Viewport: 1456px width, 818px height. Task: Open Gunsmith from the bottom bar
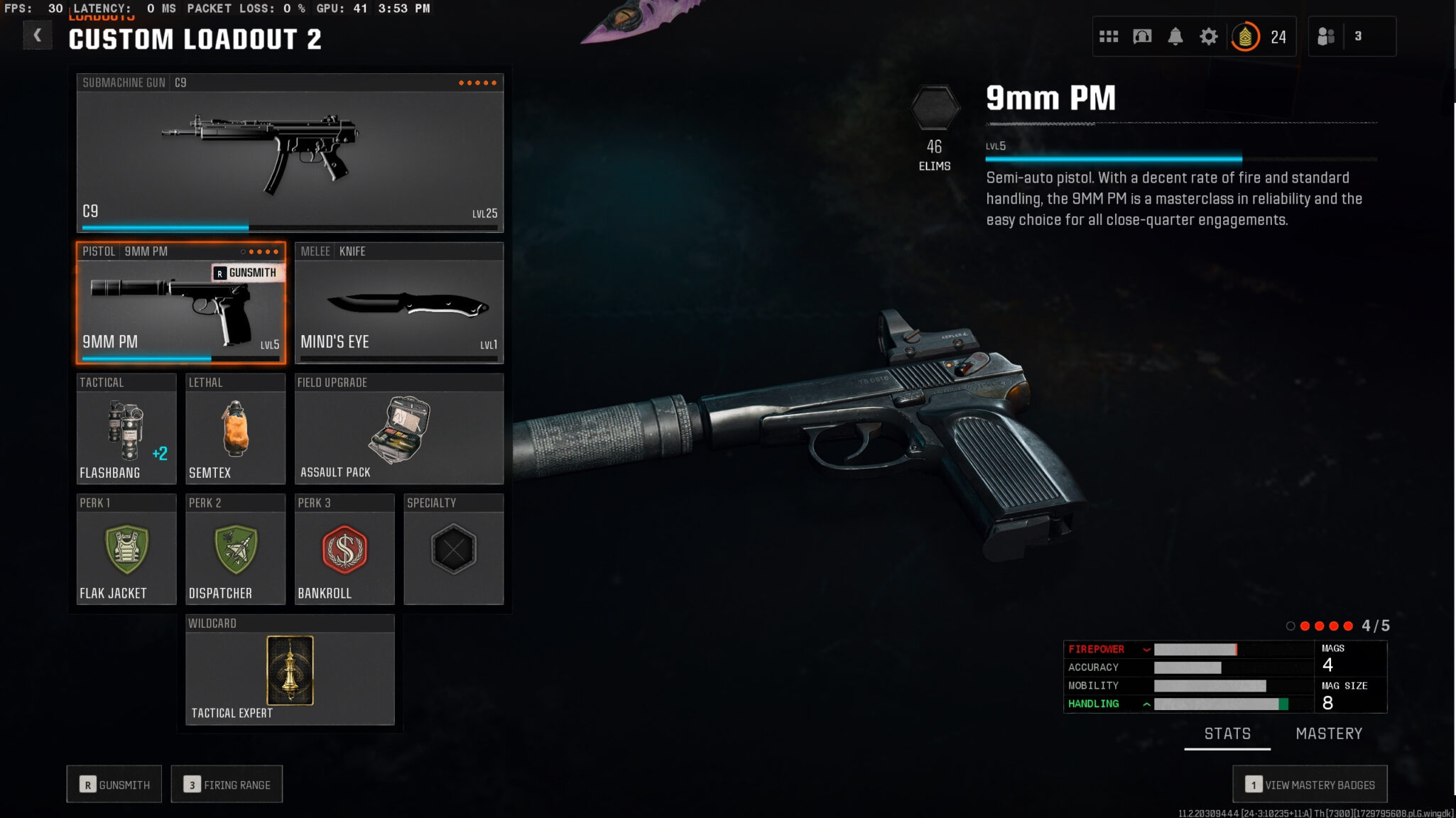(114, 784)
